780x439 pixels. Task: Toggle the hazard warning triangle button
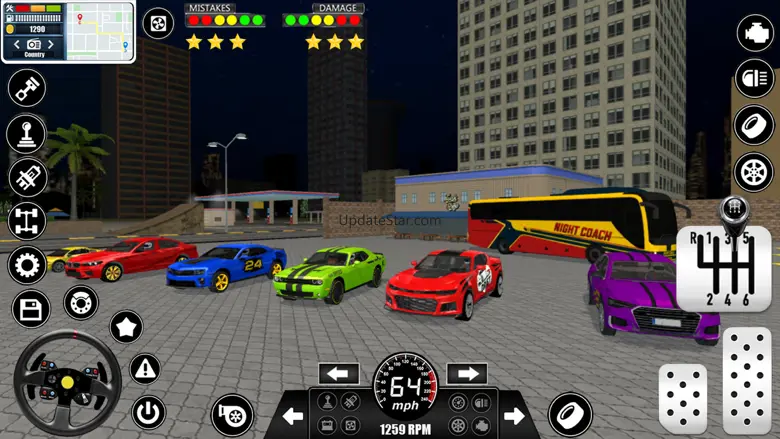click(146, 368)
